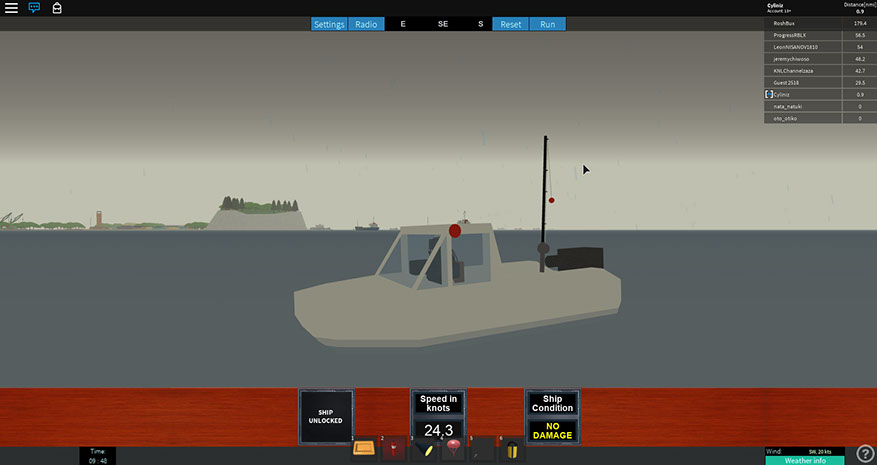Click Guest 2518 on the leaderboard
Screen dimensions: 877x465
788,82
